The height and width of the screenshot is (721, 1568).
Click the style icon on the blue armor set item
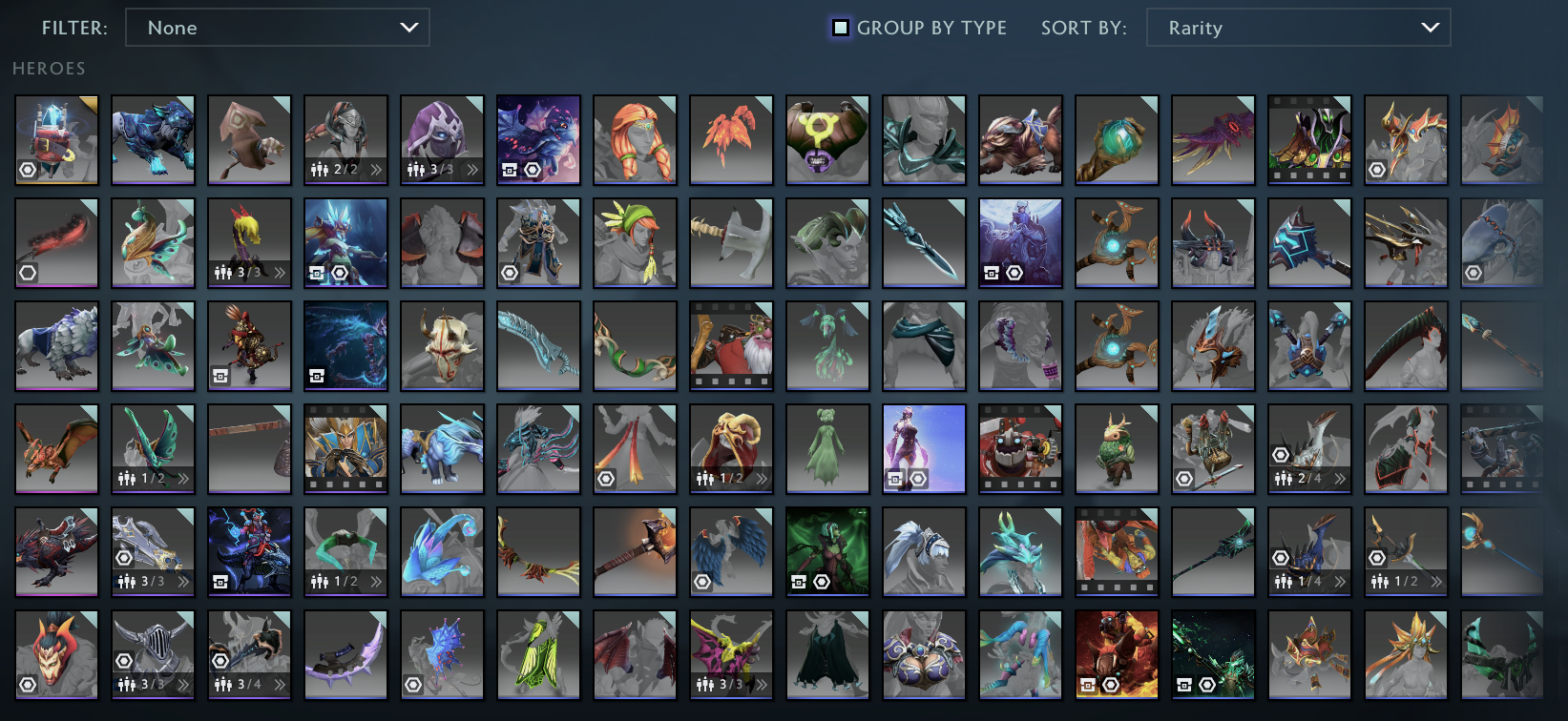pos(990,272)
